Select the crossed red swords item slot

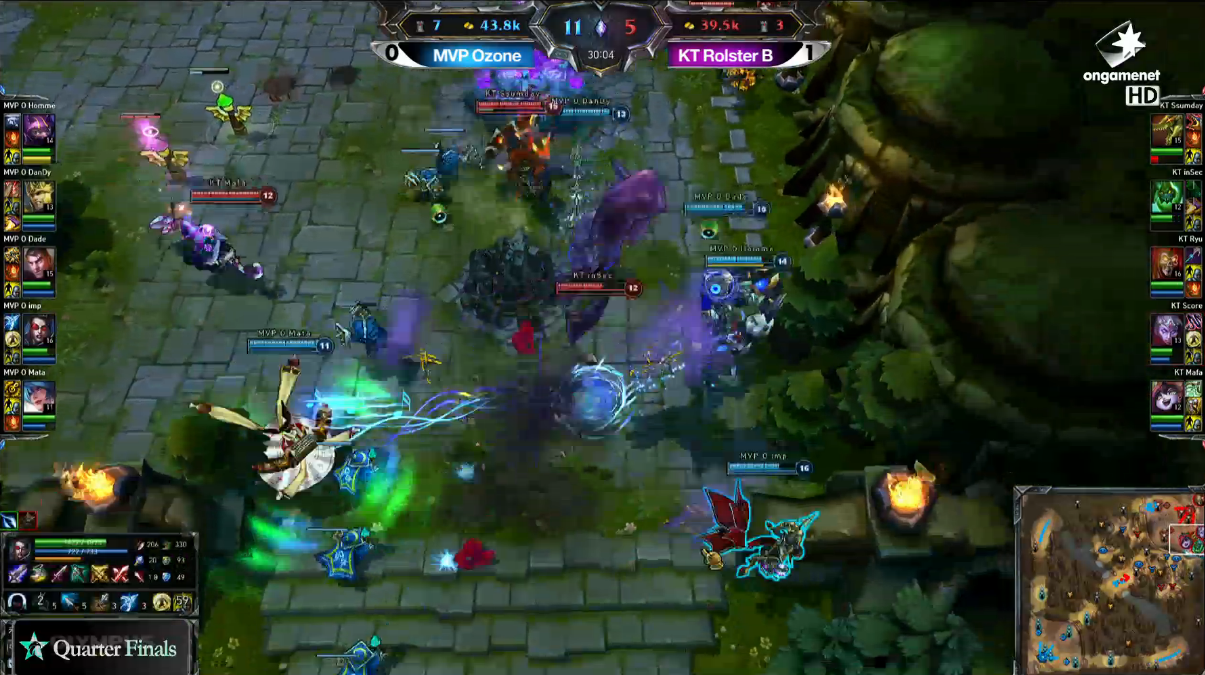pos(121,574)
